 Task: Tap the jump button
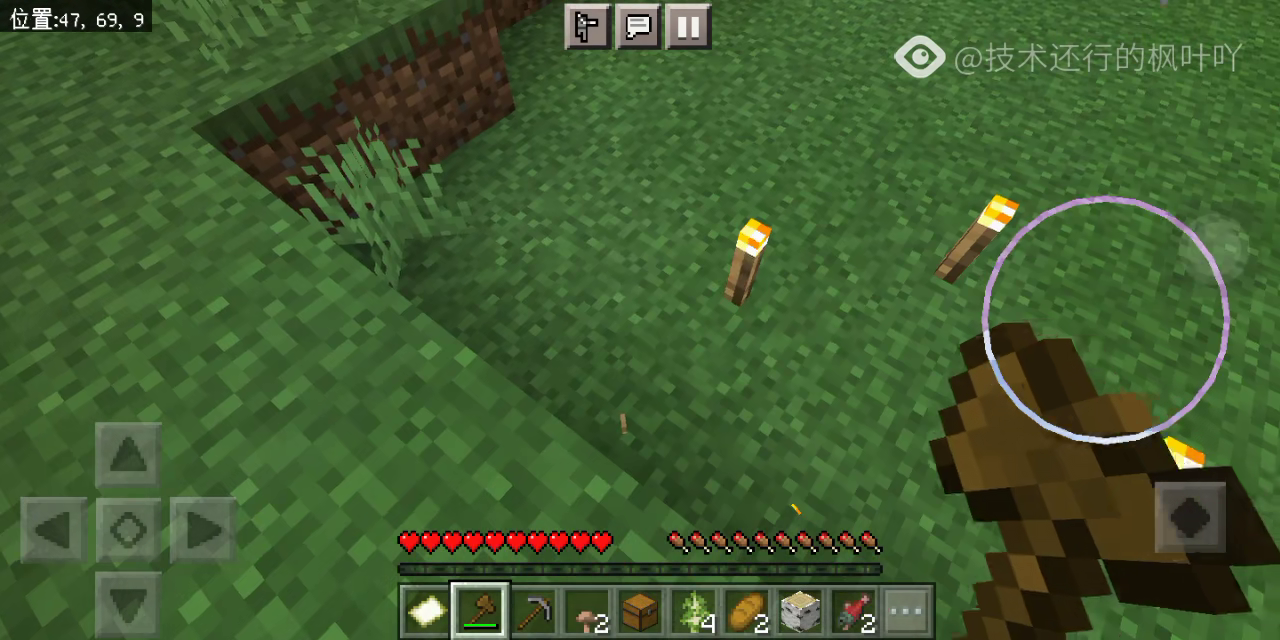coord(1190,517)
